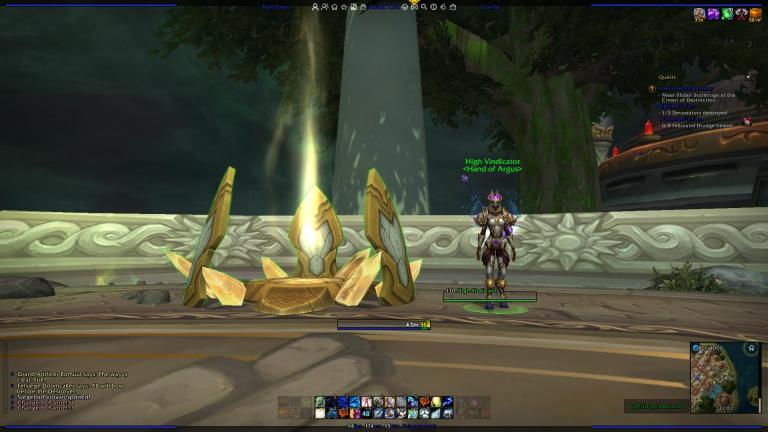The height and width of the screenshot is (432, 768).
Task: Open the magnifying glass search micro button
Action: pos(424,7)
